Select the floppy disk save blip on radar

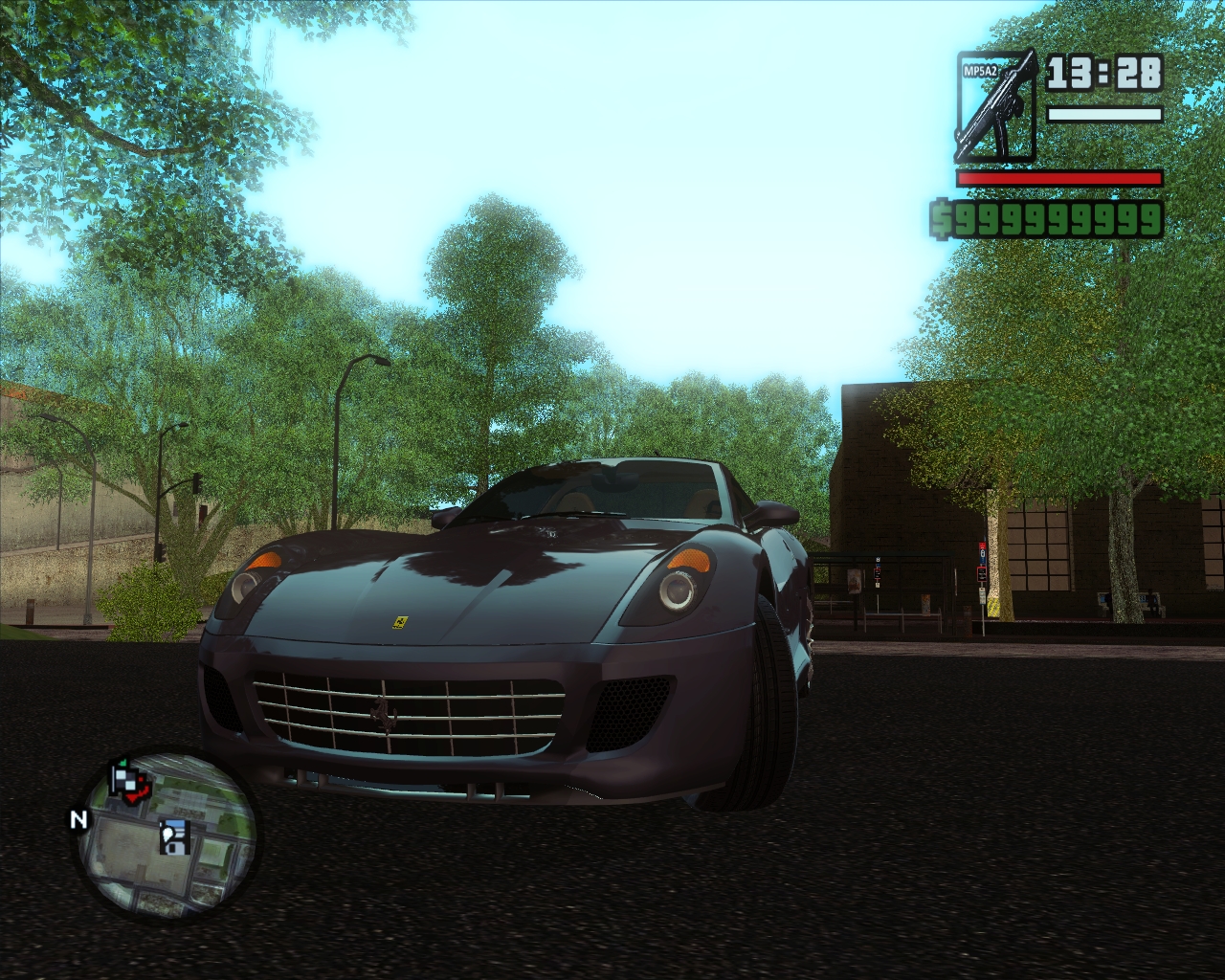click(x=174, y=837)
